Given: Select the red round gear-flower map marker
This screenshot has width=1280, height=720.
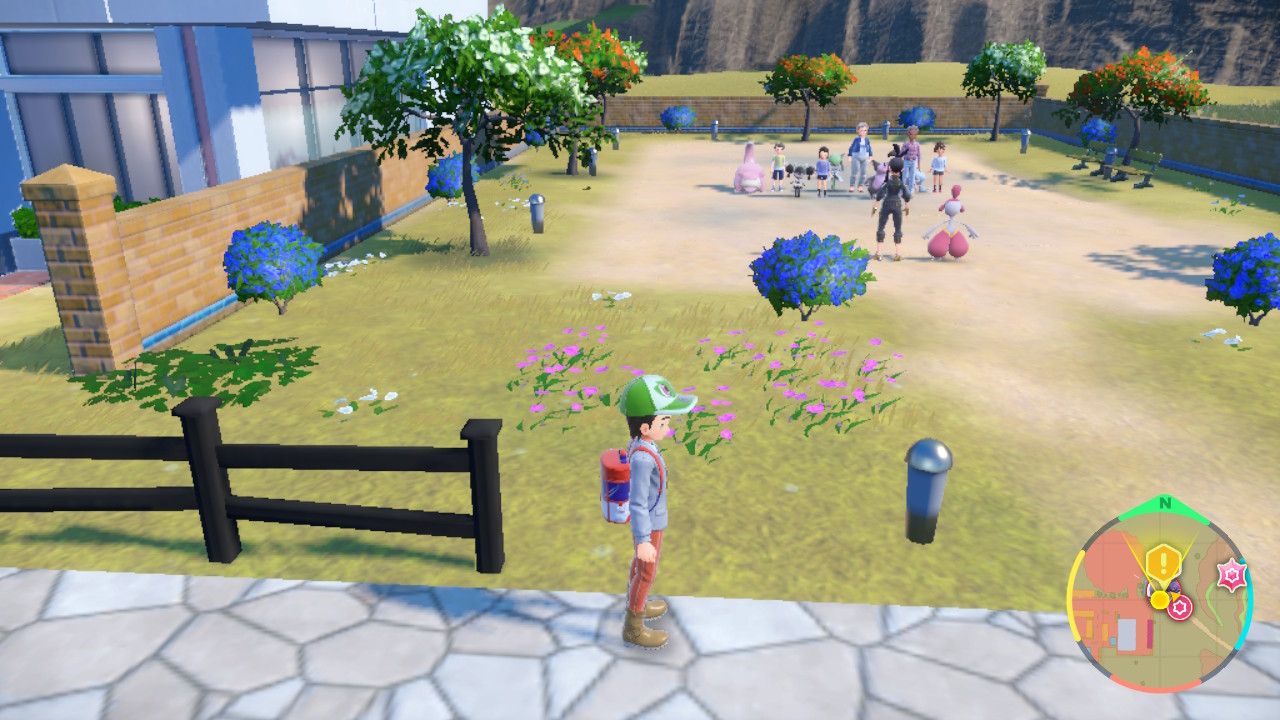Looking at the screenshot, I should coord(1180,606).
